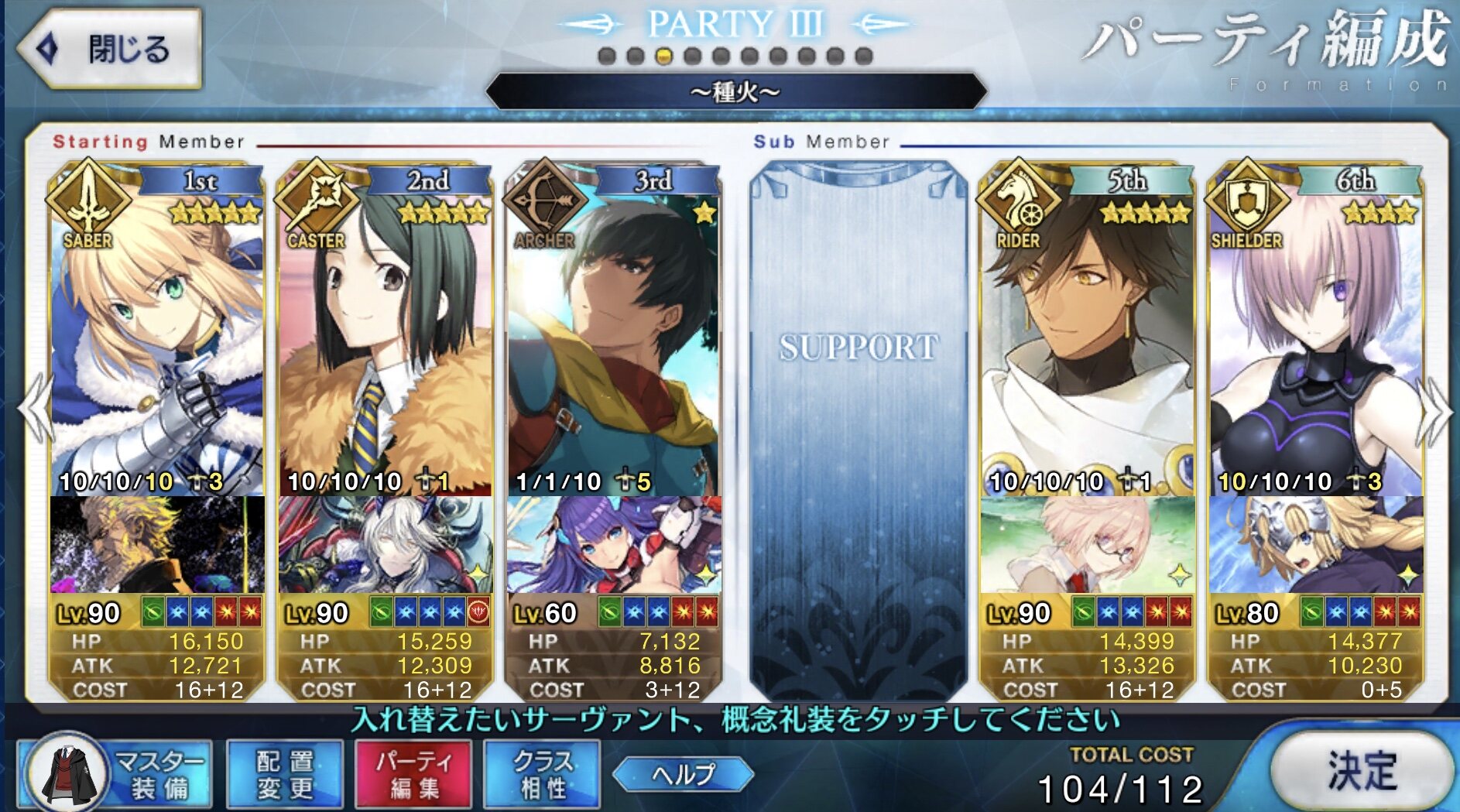The height and width of the screenshot is (812, 1460).
Task: Change the Caster's equipped craft essence
Action: click(x=386, y=545)
